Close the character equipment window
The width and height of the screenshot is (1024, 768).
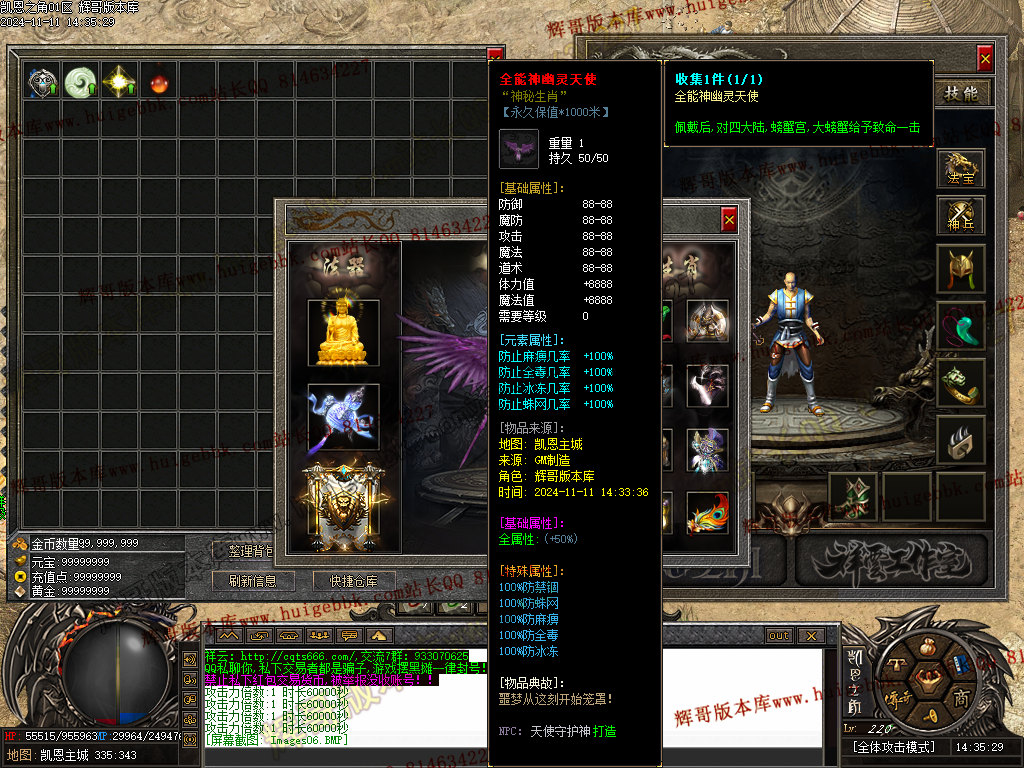(x=985, y=59)
